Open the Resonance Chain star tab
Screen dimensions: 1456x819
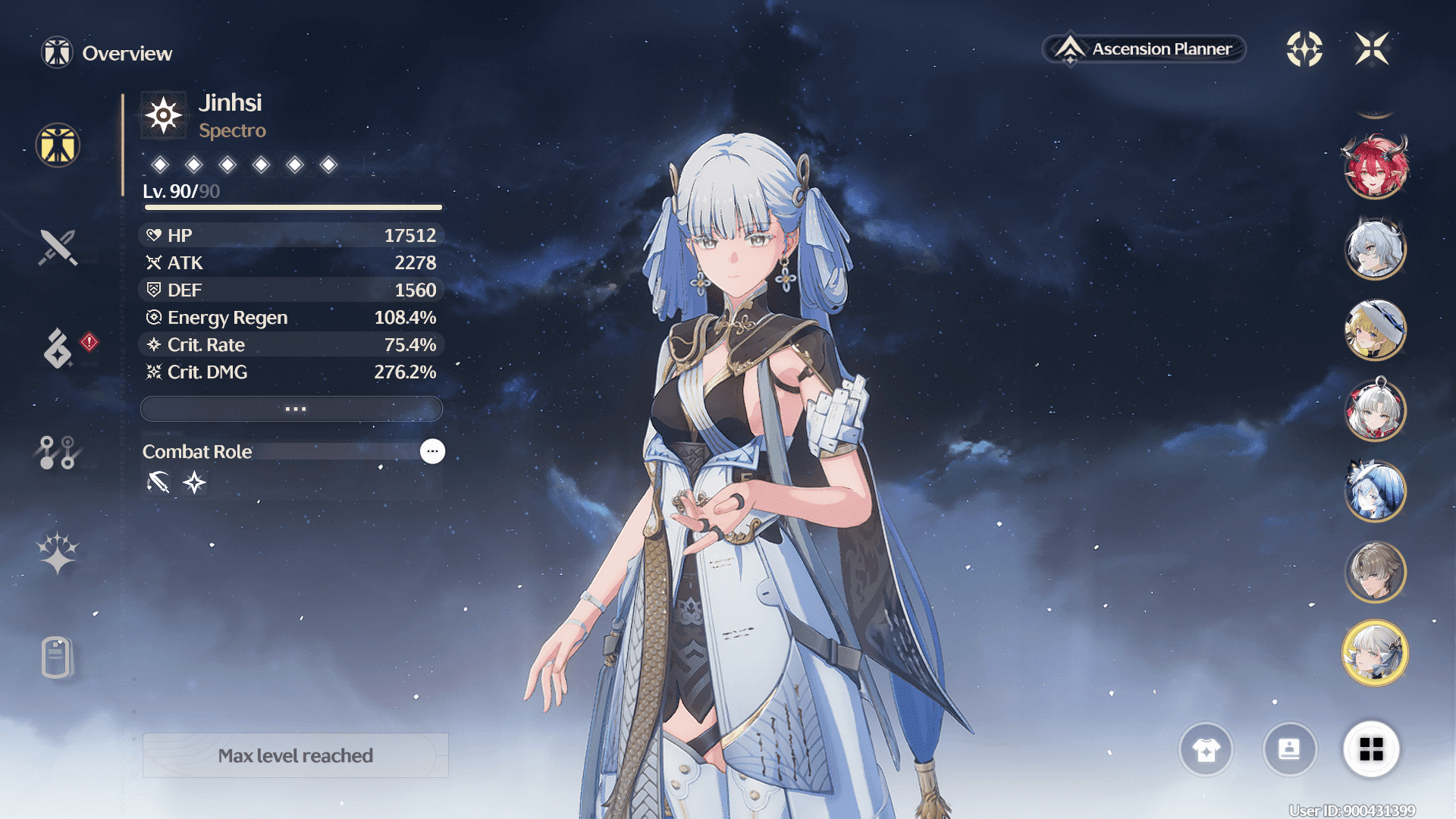tap(58, 553)
